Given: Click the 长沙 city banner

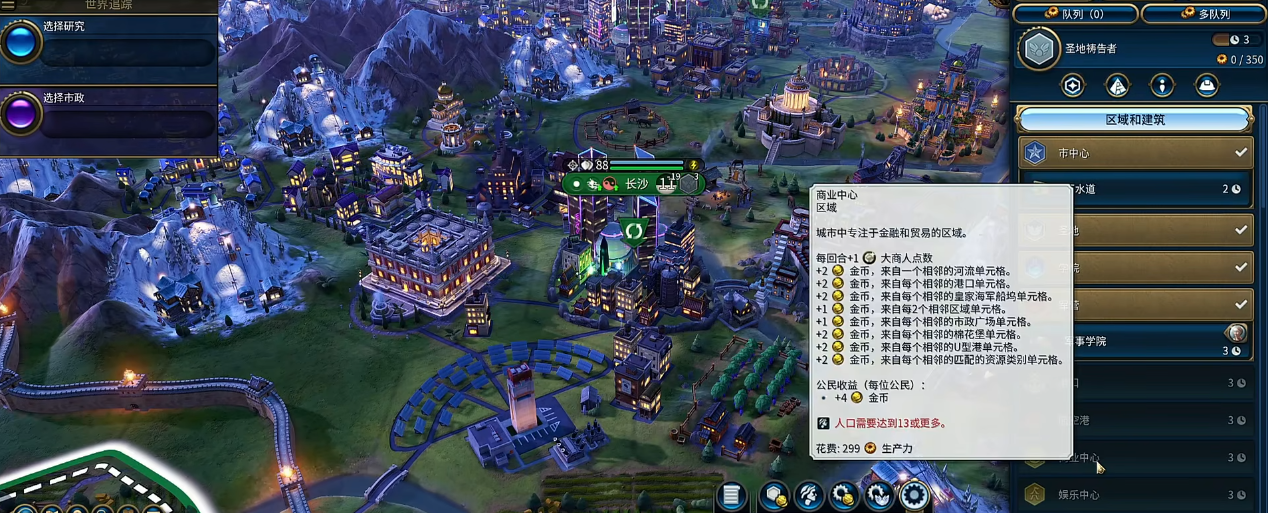Looking at the screenshot, I should click(x=636, y=184).
